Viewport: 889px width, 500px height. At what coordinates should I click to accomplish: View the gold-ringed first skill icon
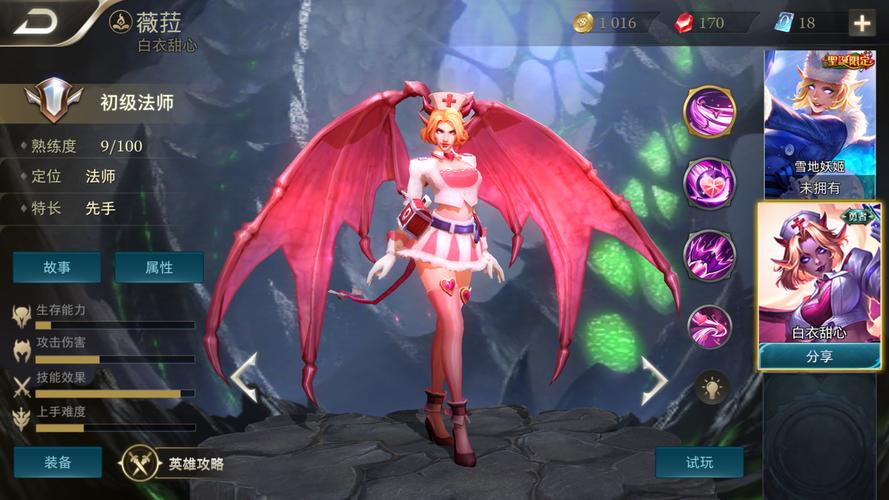pos(709,112)
